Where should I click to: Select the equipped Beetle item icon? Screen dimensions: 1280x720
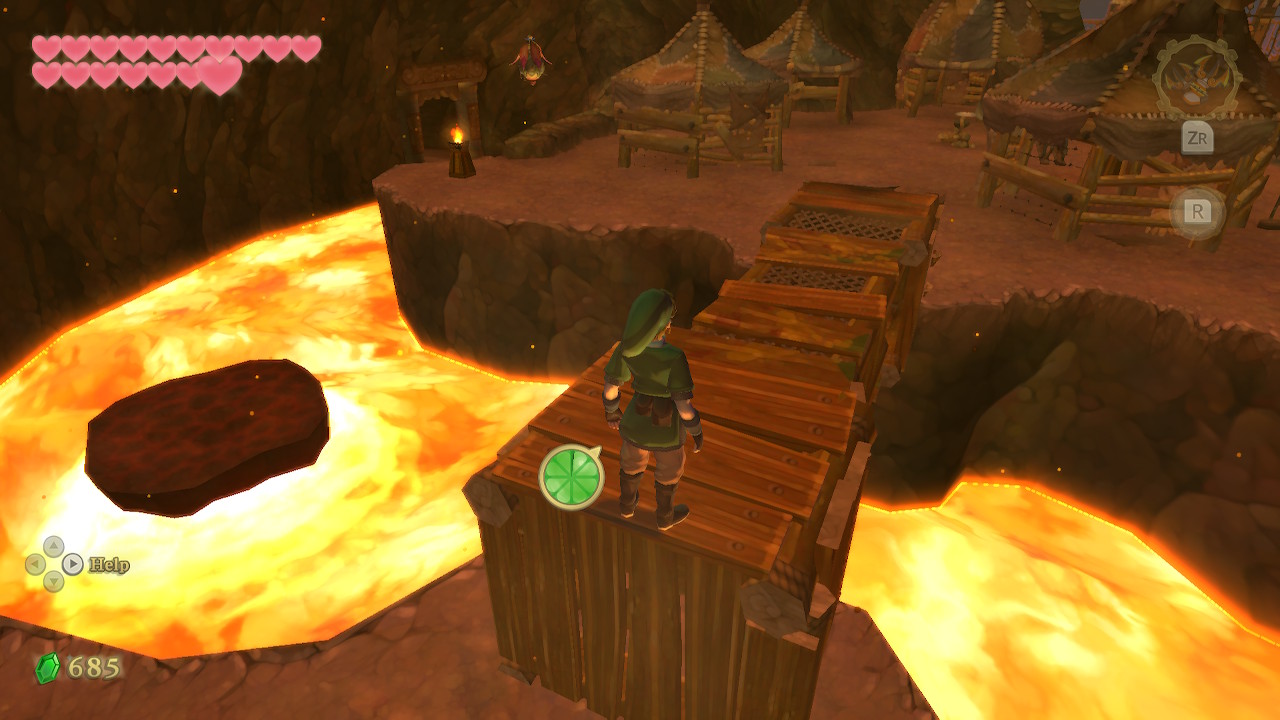click(1194, 79)
